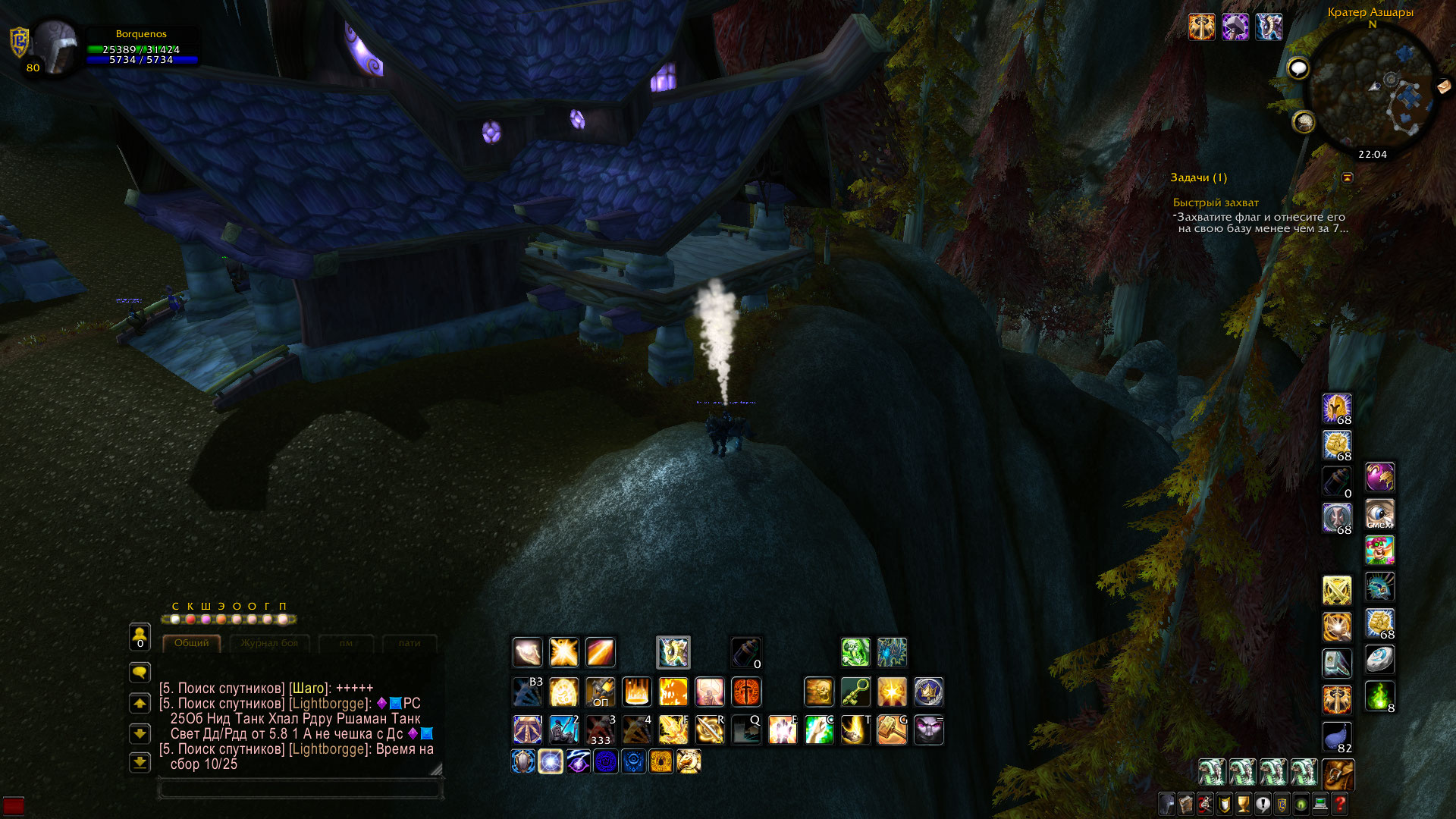Image resolution: width=1456 pixels, height=819 pixels.
Task: Open the golden trophy achievements button
Action: pyautogui.click(x=1243, y=804)
